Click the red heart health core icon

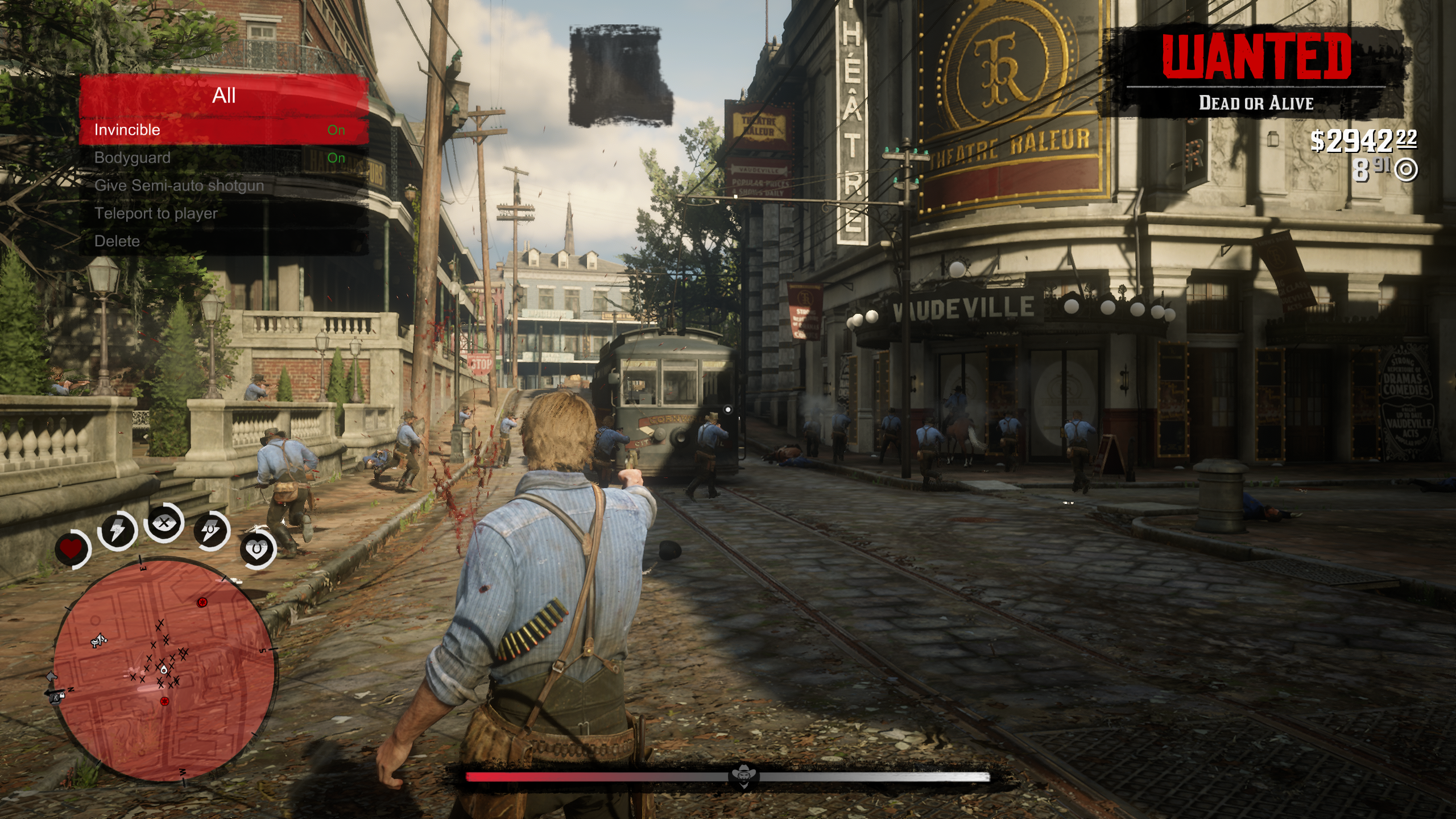tap(72, 549)
